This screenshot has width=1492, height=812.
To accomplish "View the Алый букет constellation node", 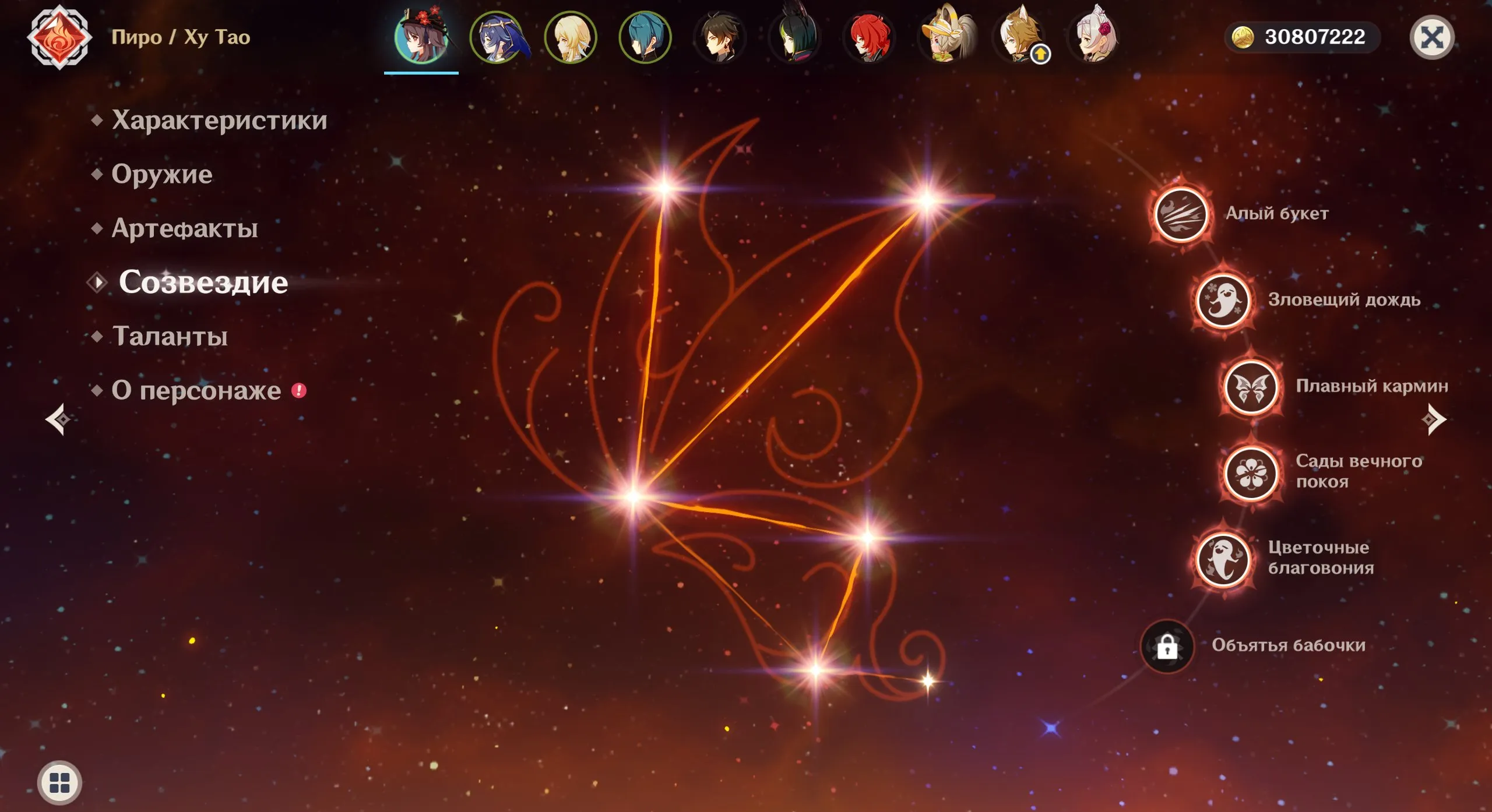I will 1181,214.
